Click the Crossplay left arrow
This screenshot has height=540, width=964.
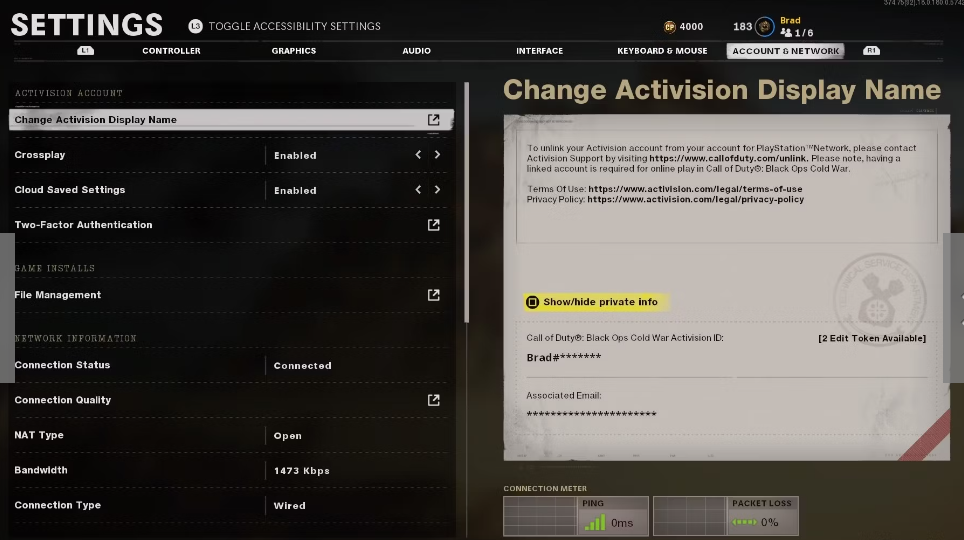pos(418,155)
